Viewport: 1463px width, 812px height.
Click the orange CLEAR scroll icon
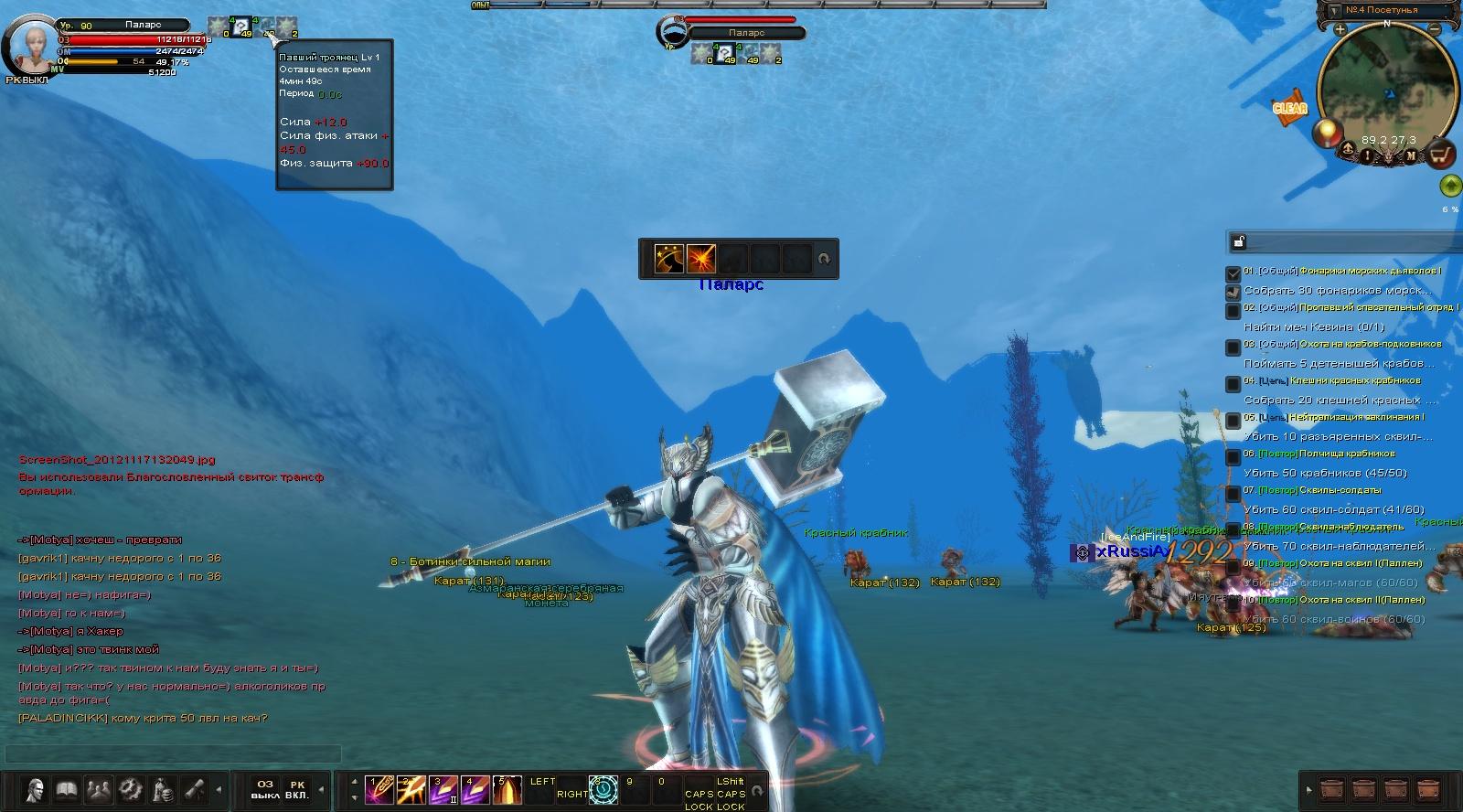coord(1289,106)
